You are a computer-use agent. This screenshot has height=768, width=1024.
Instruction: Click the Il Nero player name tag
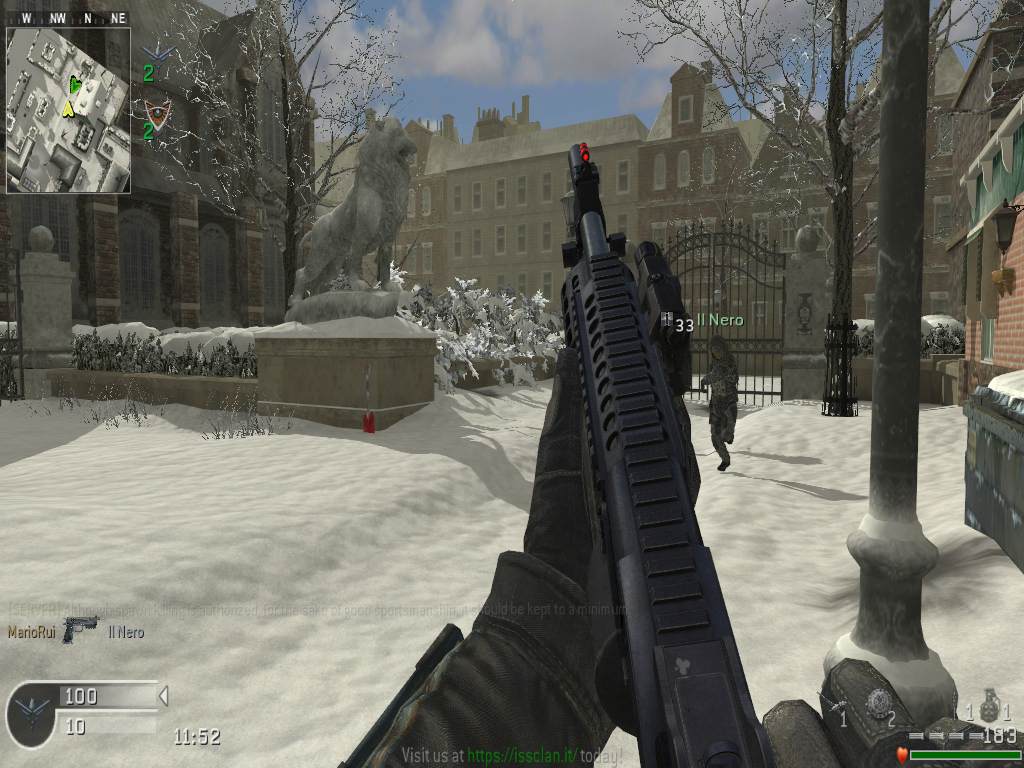tap(720, 320)
